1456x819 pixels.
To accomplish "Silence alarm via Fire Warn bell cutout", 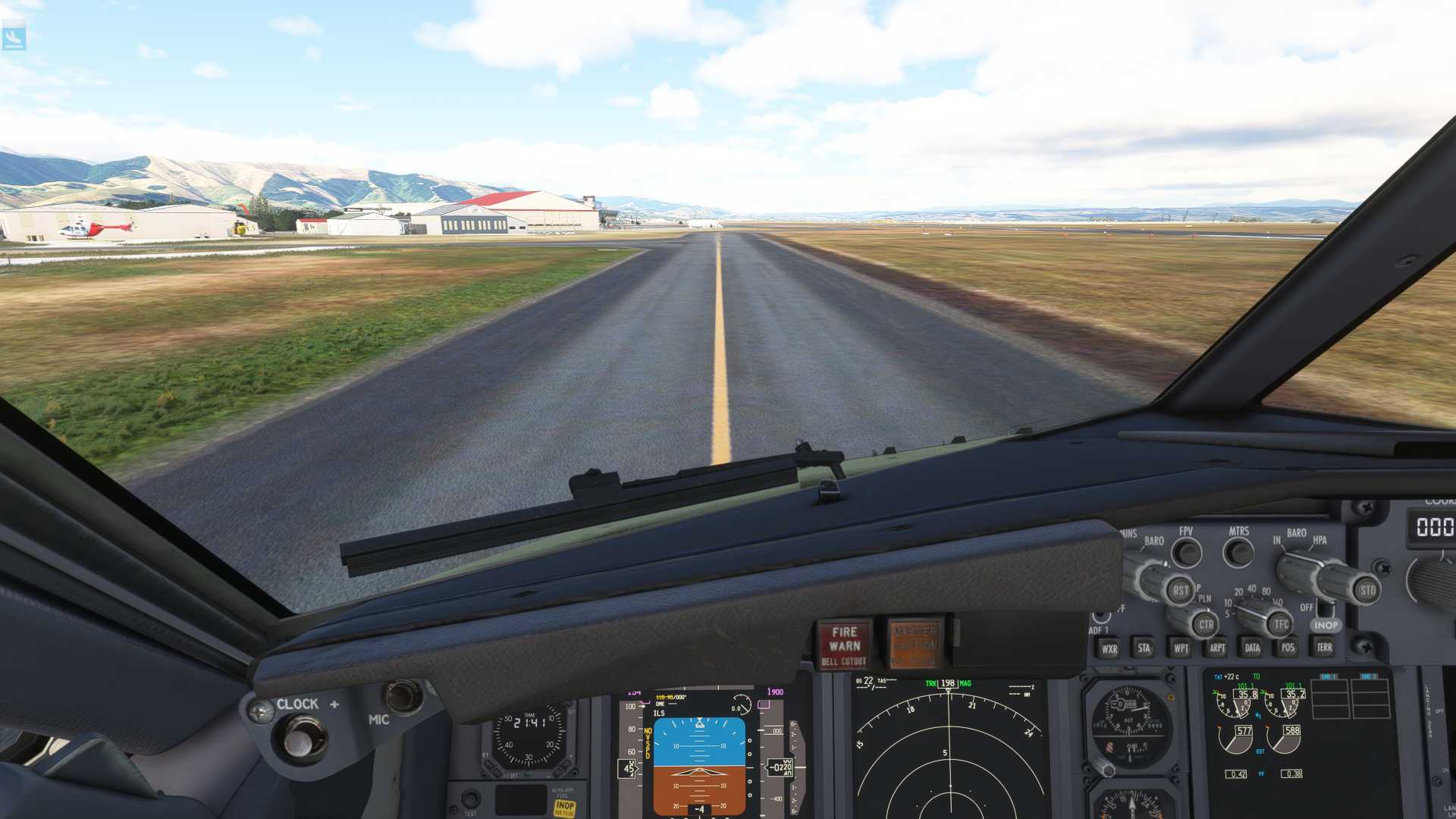I will pos(844,645).
